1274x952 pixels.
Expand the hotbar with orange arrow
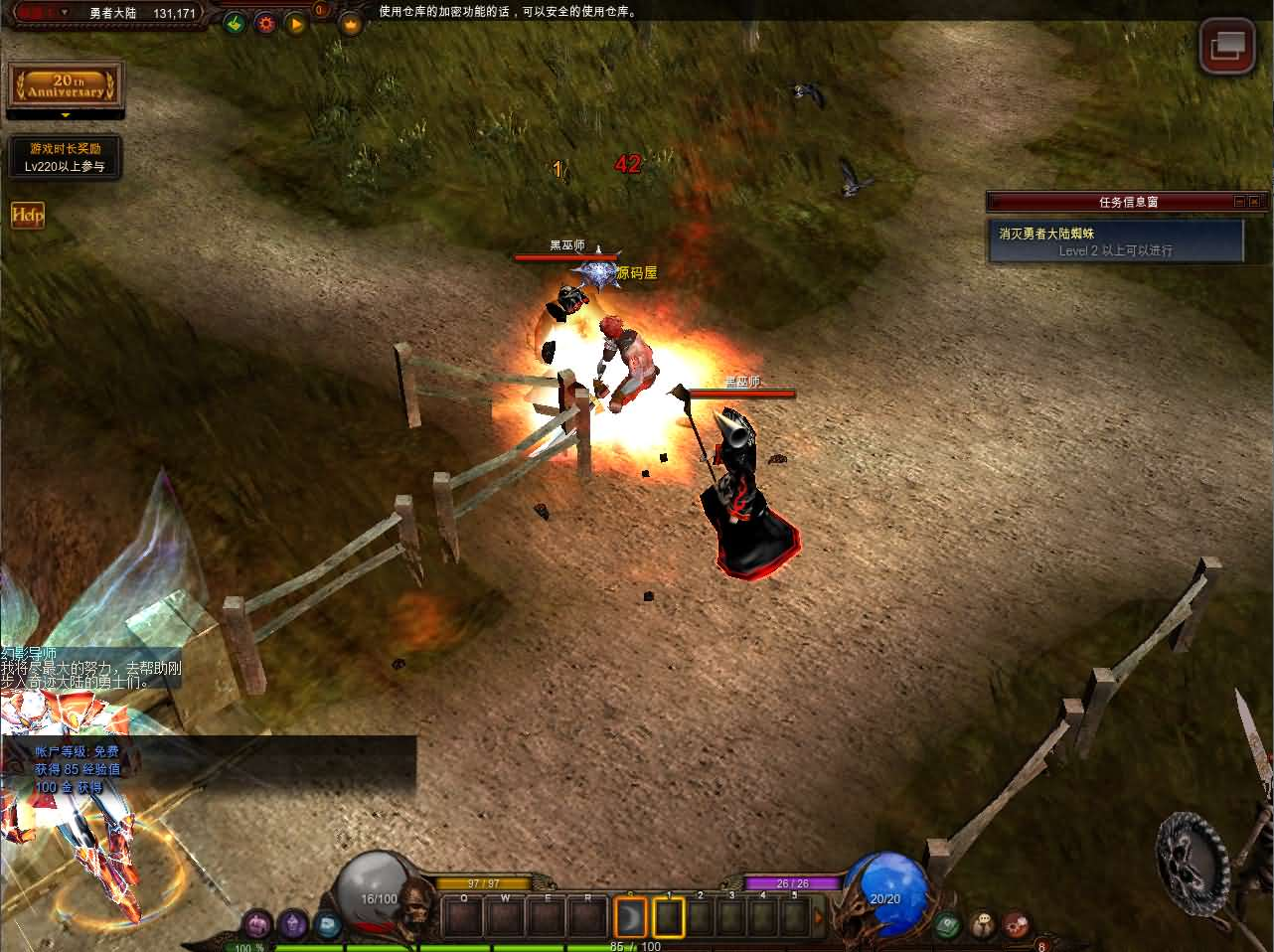(x=820, y=916)
